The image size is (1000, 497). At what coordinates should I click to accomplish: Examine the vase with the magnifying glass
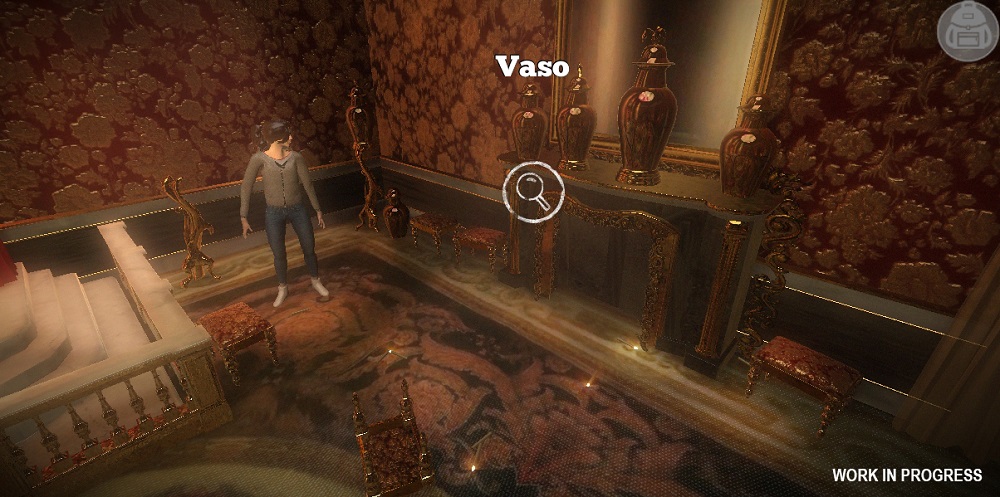pos(533,191)
